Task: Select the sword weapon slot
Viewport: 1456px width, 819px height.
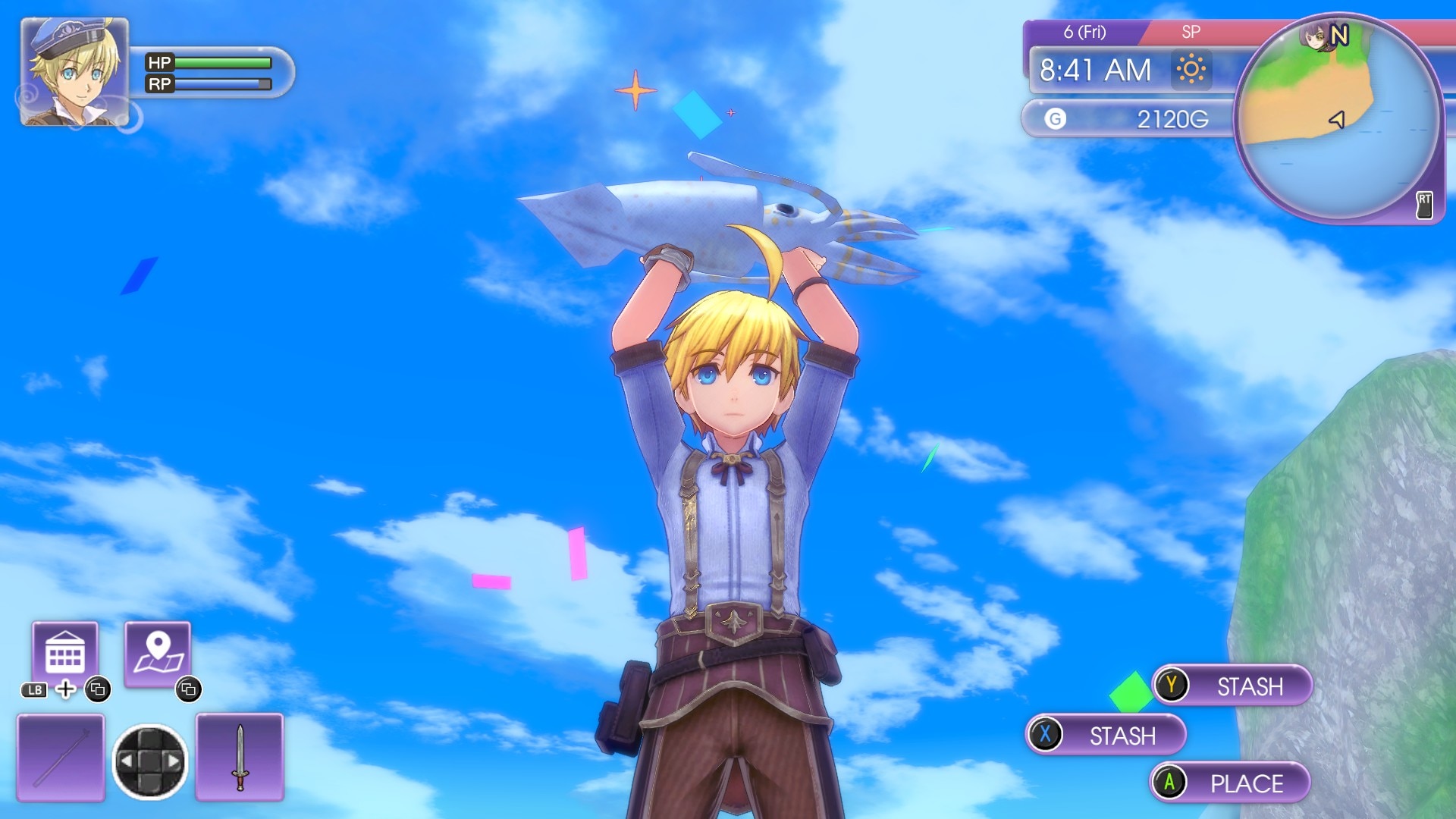Action: tap(240, 758)
